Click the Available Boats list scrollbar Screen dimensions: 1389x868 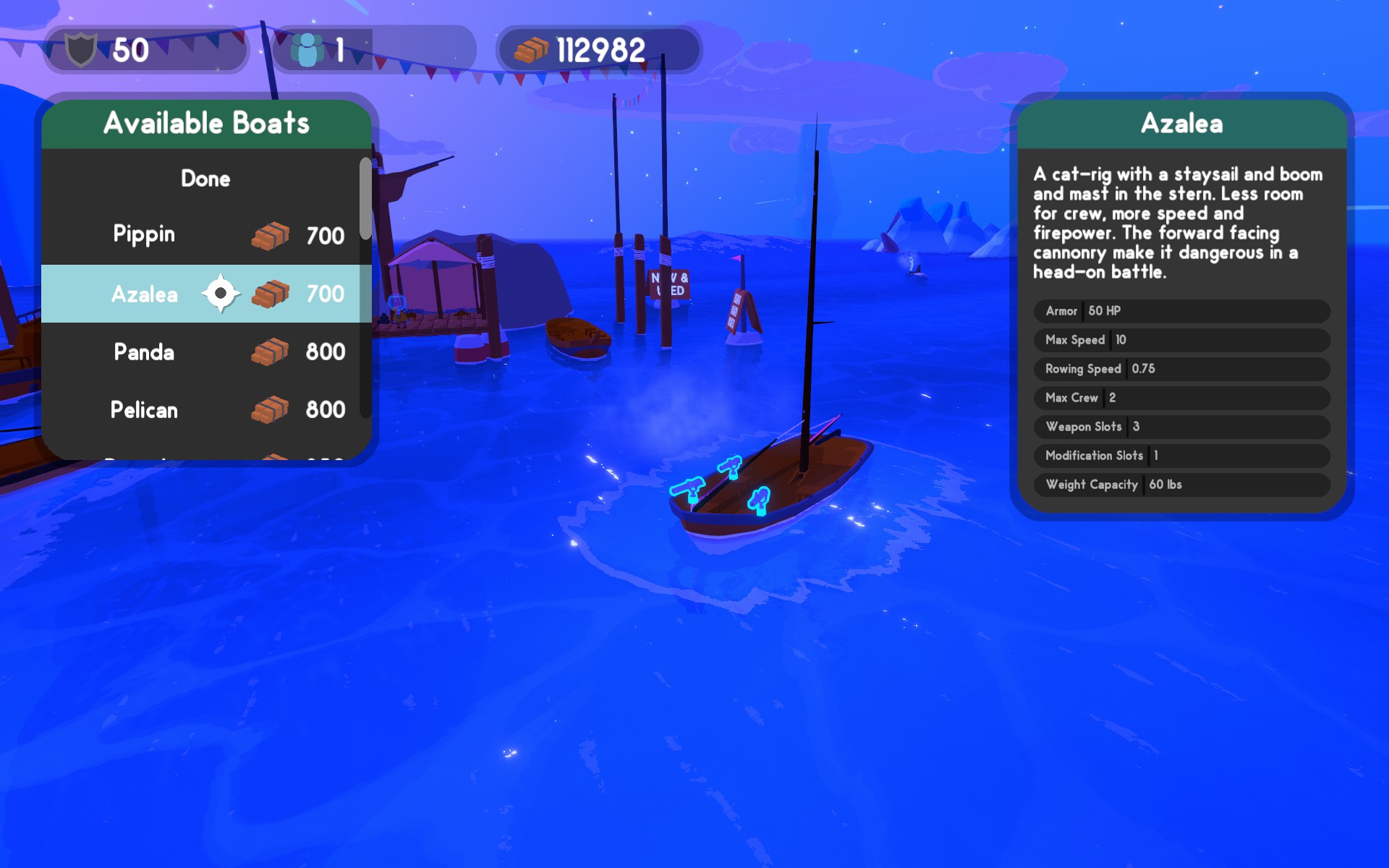(365, 199)
